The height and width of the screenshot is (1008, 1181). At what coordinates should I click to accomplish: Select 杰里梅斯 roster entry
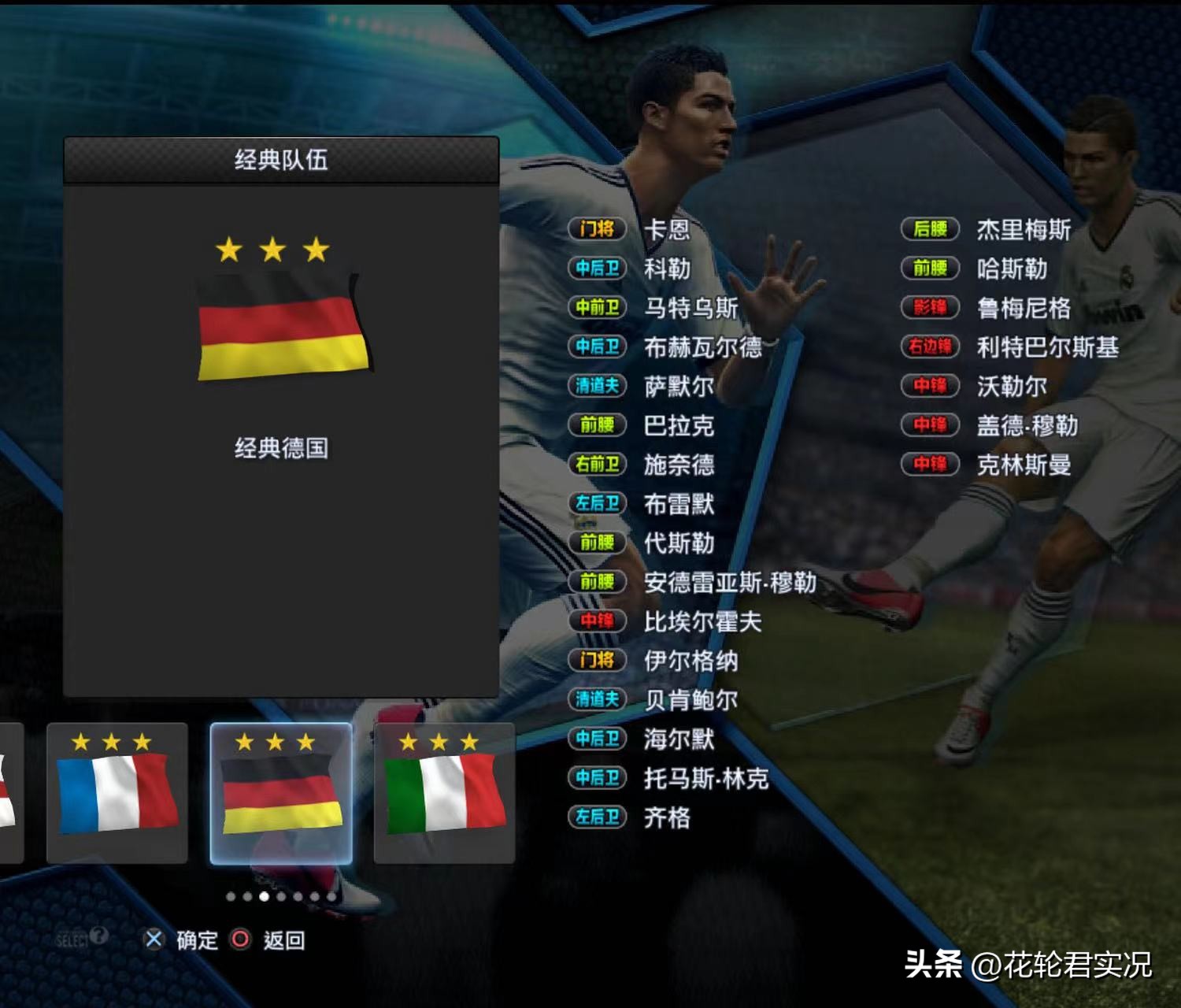point(1023,229)
